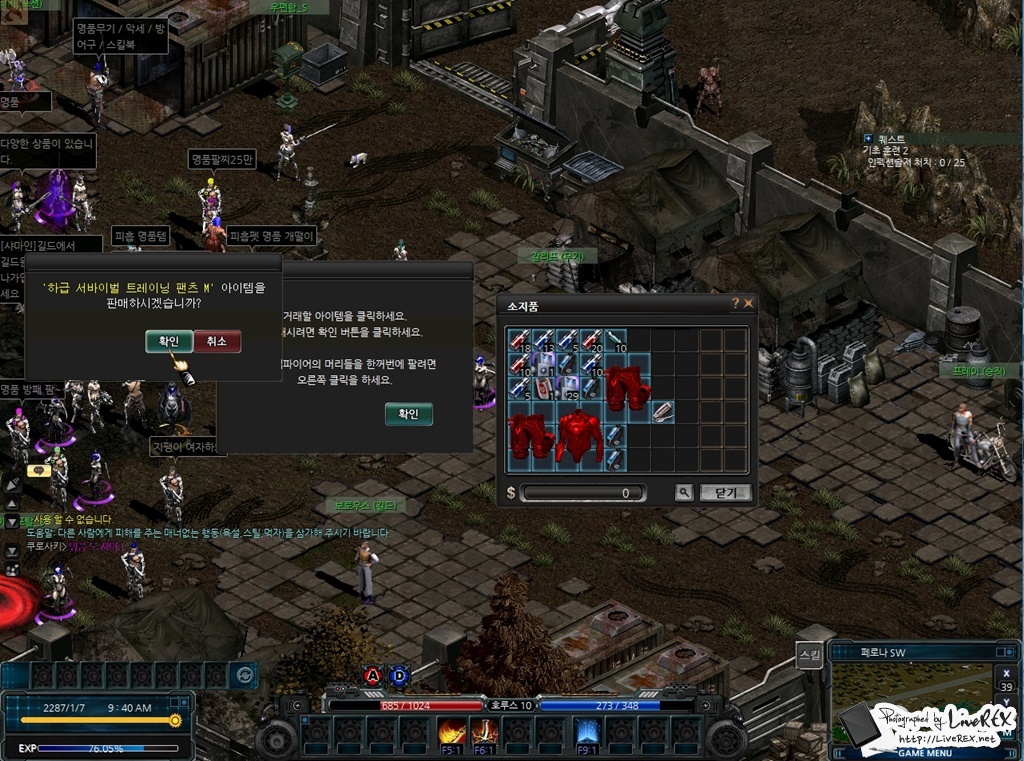Screen dimensions: 1024x761
Task: Open the 스킬 skill tab button
Action: tap(810, 656)
